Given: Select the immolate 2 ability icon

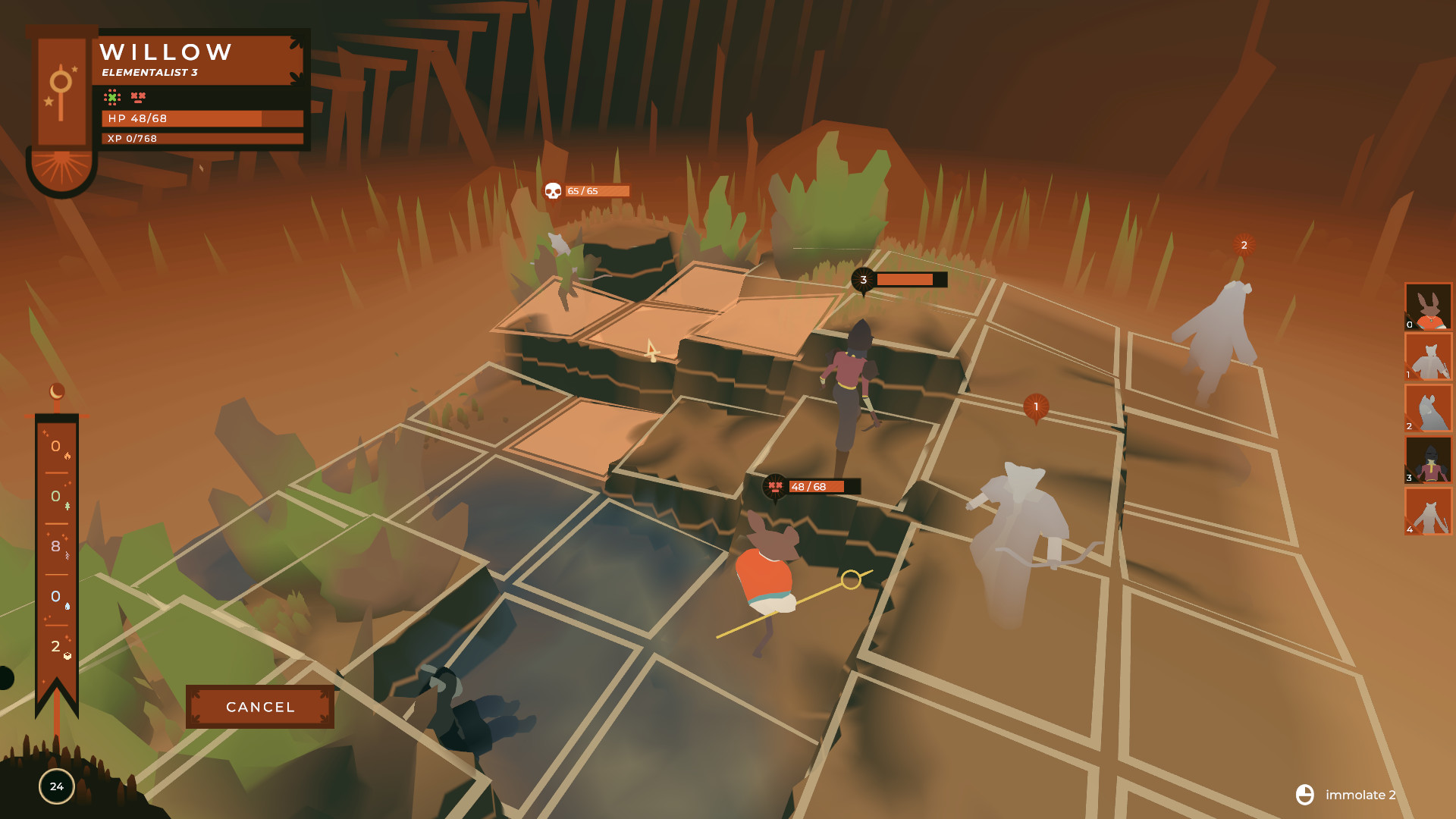Looking at the screenshot, I should click(1305, 795).
